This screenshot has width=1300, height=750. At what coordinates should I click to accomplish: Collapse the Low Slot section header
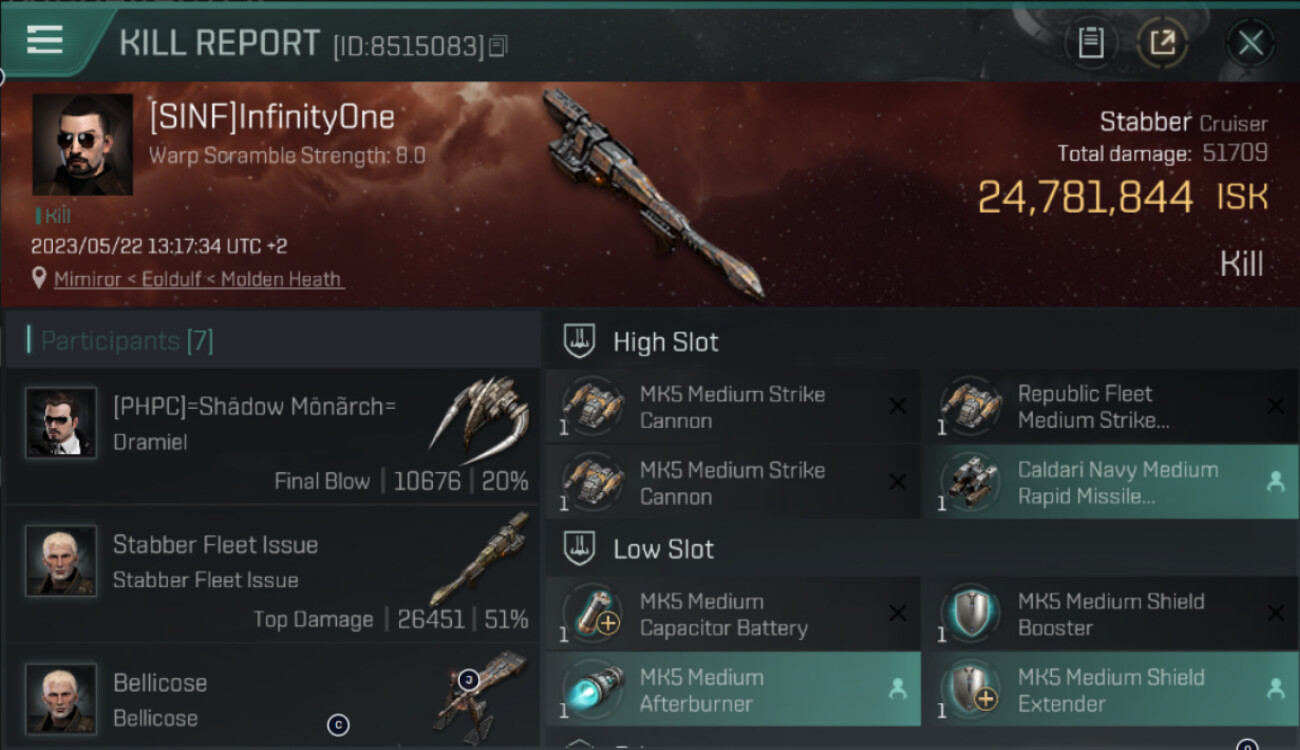[x=664, y=549]
